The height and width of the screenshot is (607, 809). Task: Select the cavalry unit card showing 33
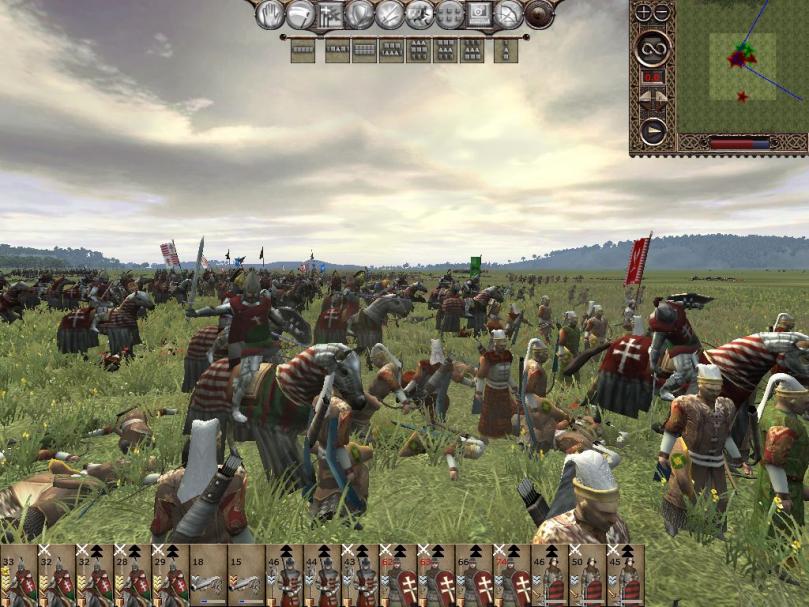pyautogui.click(x=19, y=575)
